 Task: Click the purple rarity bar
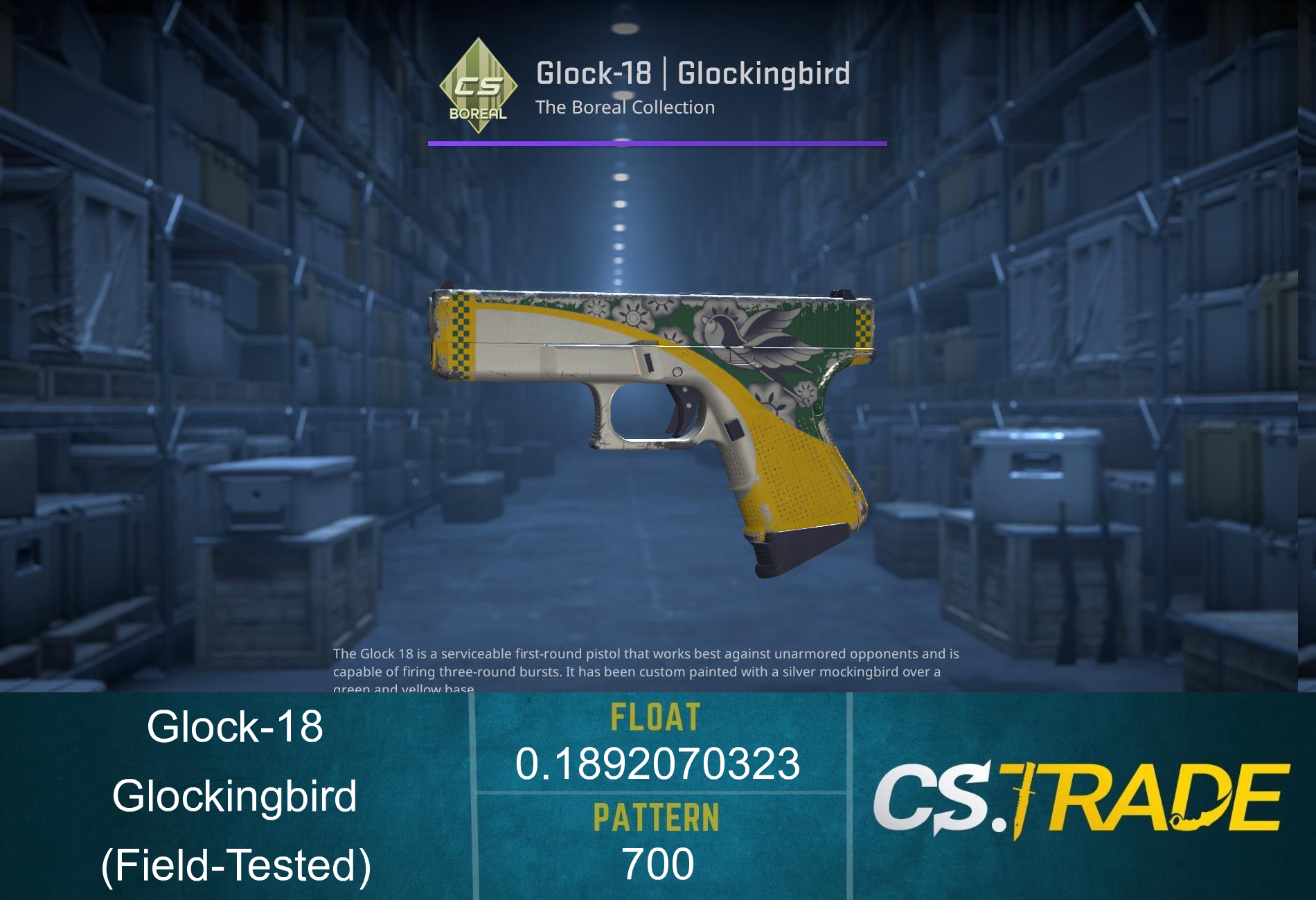tap(658, 144)
